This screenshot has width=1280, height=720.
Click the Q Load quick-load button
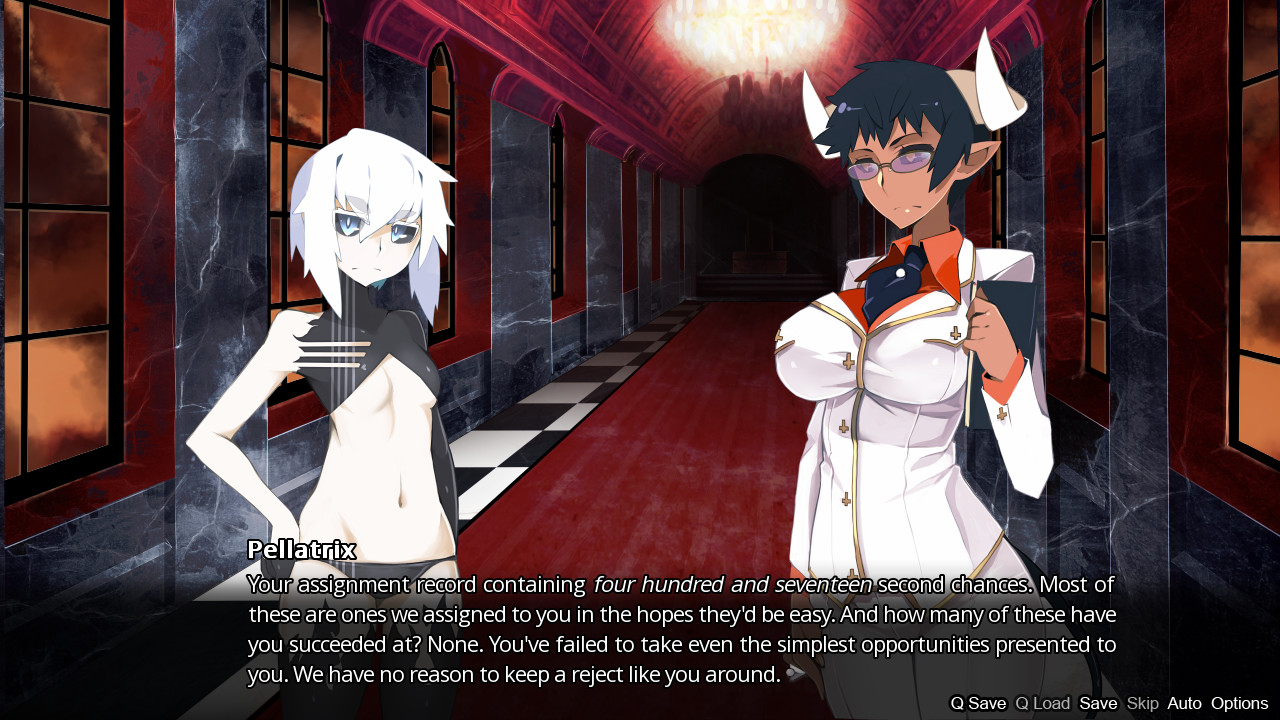click(x=1041, y=703)
